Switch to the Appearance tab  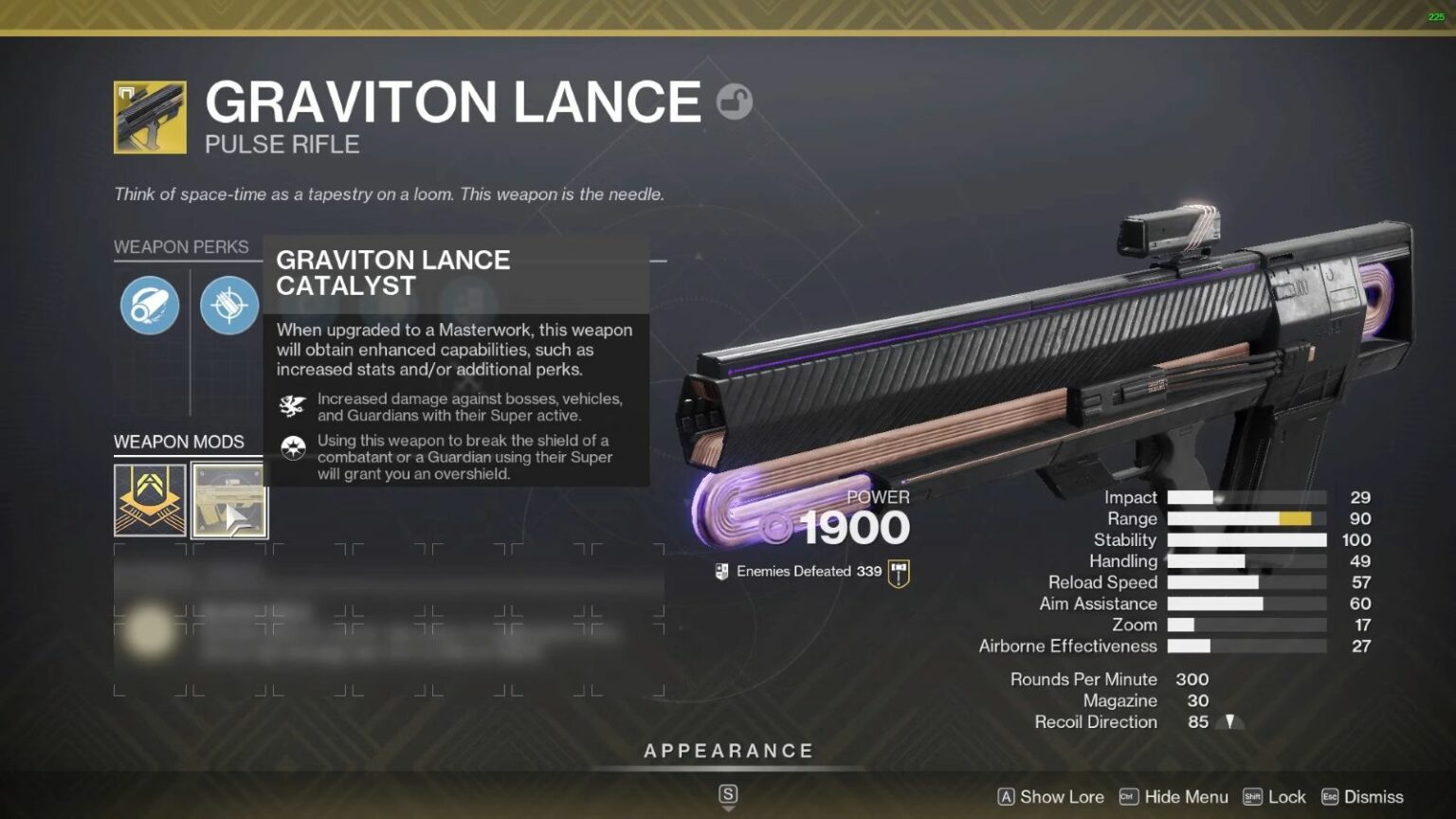point(729,750)
